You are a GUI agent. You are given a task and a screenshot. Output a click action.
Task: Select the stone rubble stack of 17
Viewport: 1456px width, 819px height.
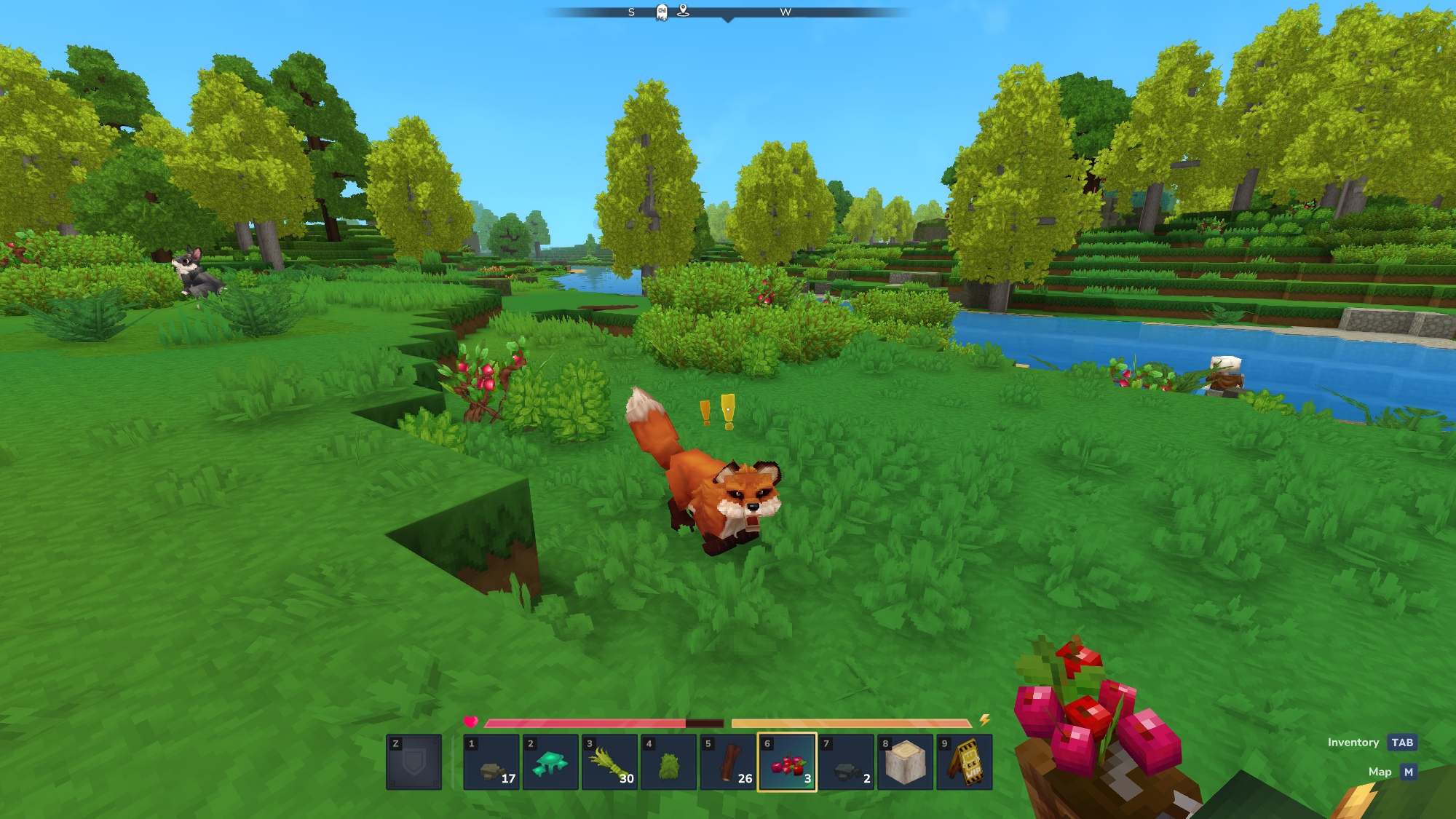pos(491,762)
